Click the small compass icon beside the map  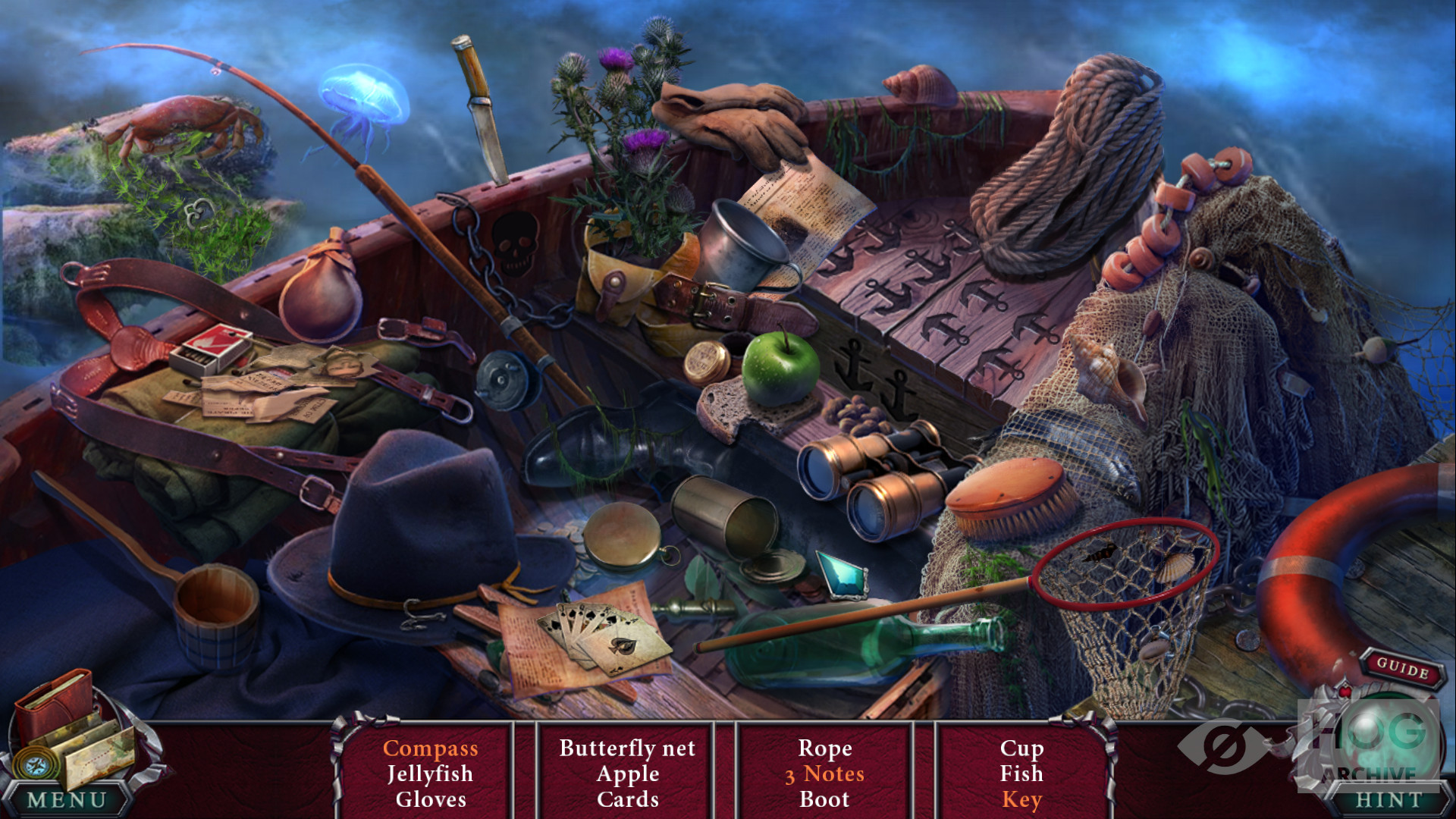35,765
